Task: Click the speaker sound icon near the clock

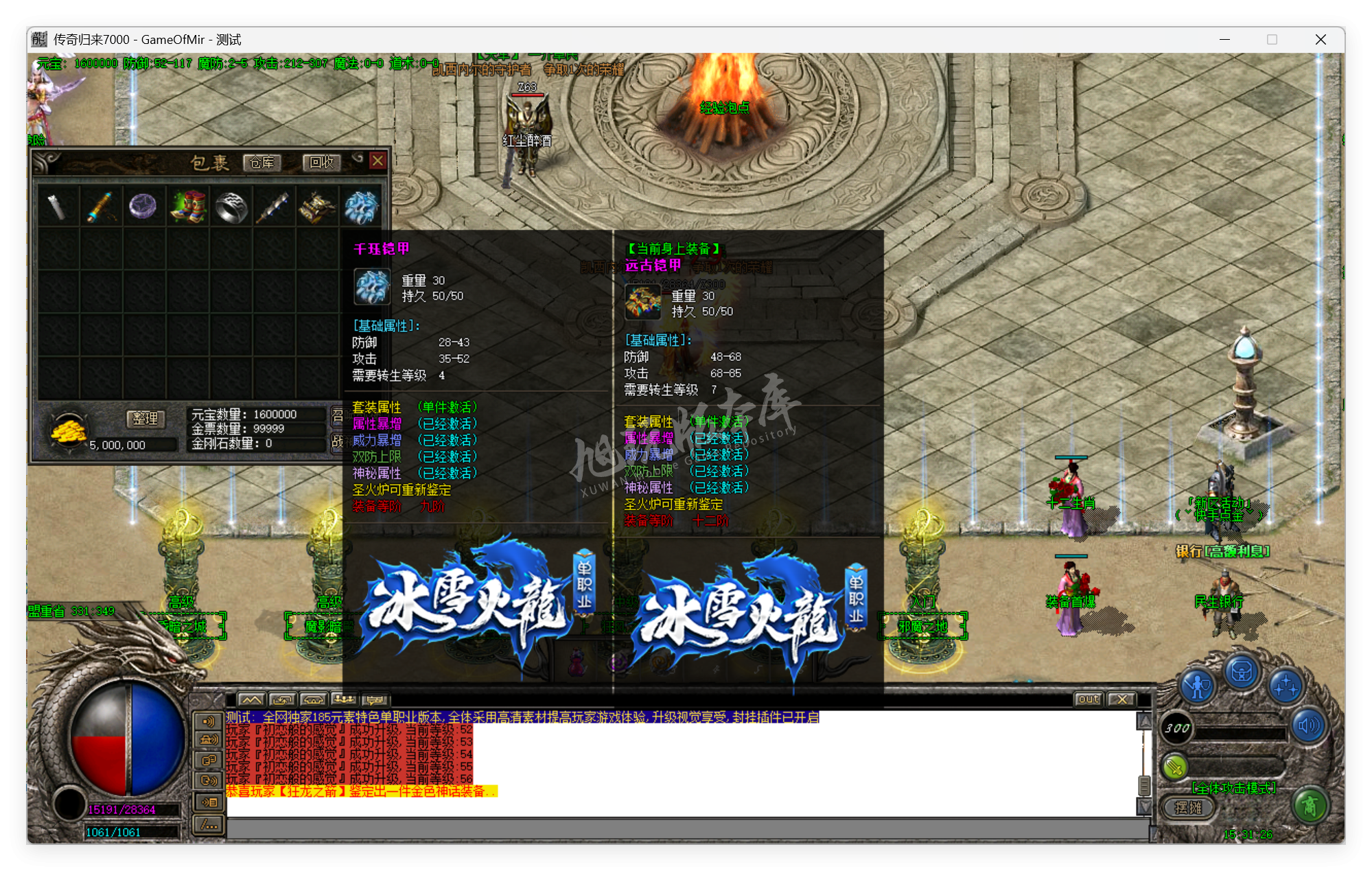Action: pos(1308,725)
